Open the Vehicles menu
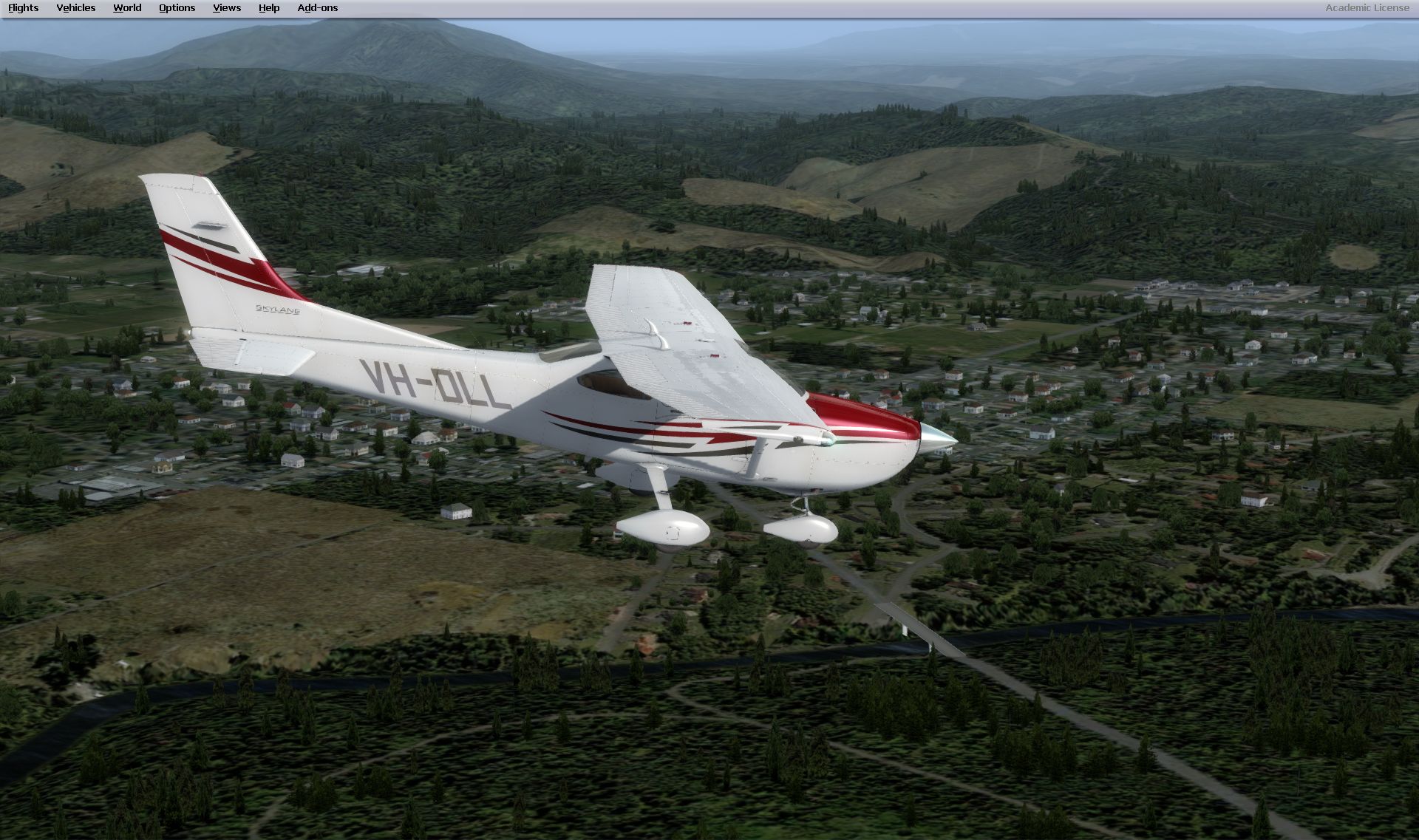 (75, 8)
